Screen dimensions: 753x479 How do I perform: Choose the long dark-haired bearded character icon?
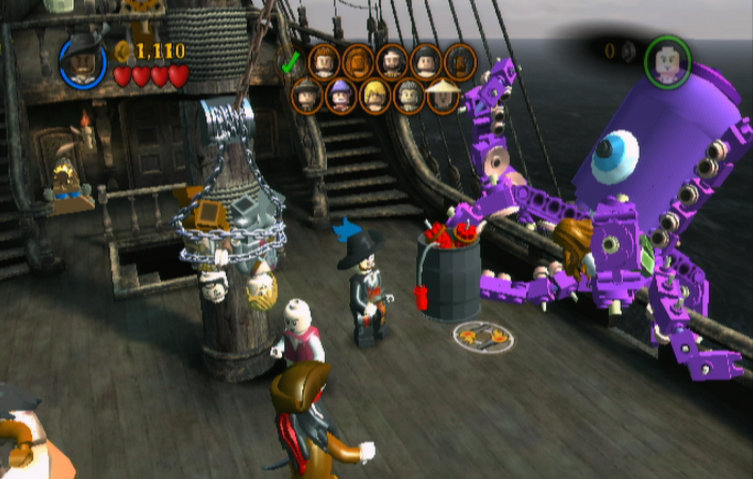(391, 62)
